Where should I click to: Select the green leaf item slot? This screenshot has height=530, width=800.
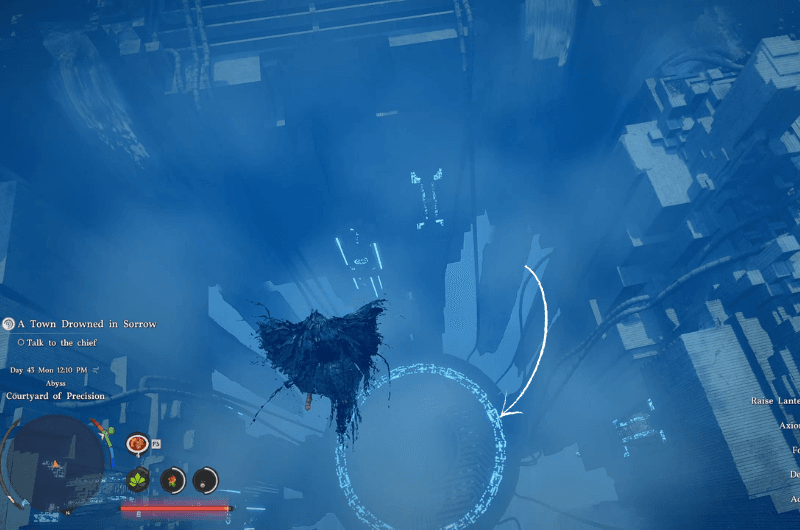tap(138, 480)
